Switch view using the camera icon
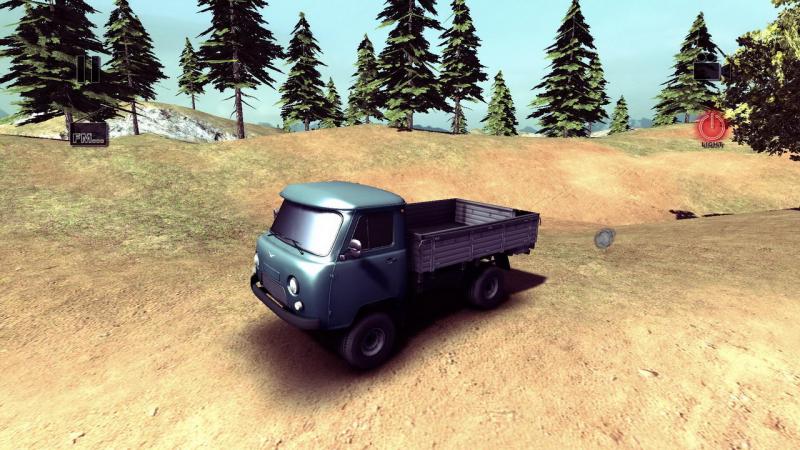800x450 pixels. (708, 70)
